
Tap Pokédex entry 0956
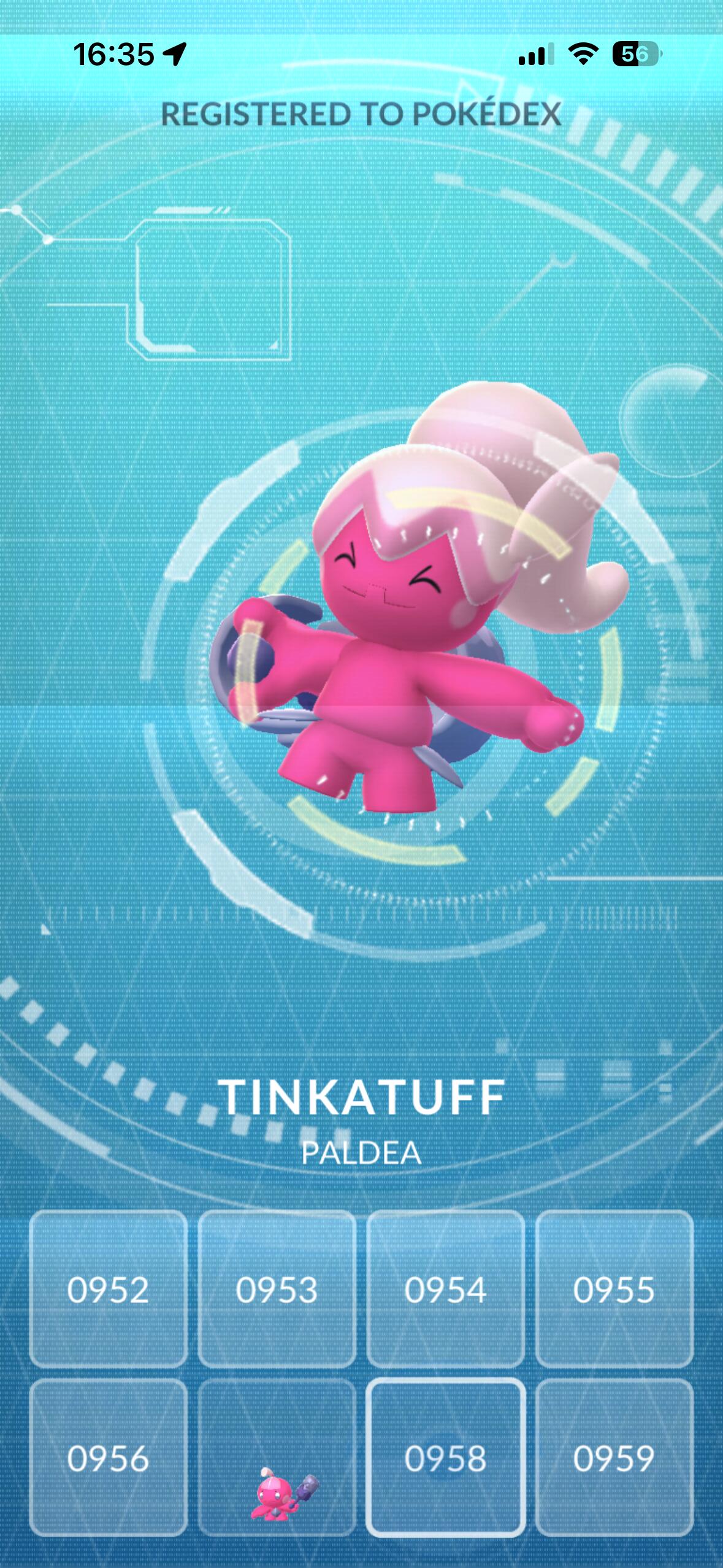pos(108,1458)
